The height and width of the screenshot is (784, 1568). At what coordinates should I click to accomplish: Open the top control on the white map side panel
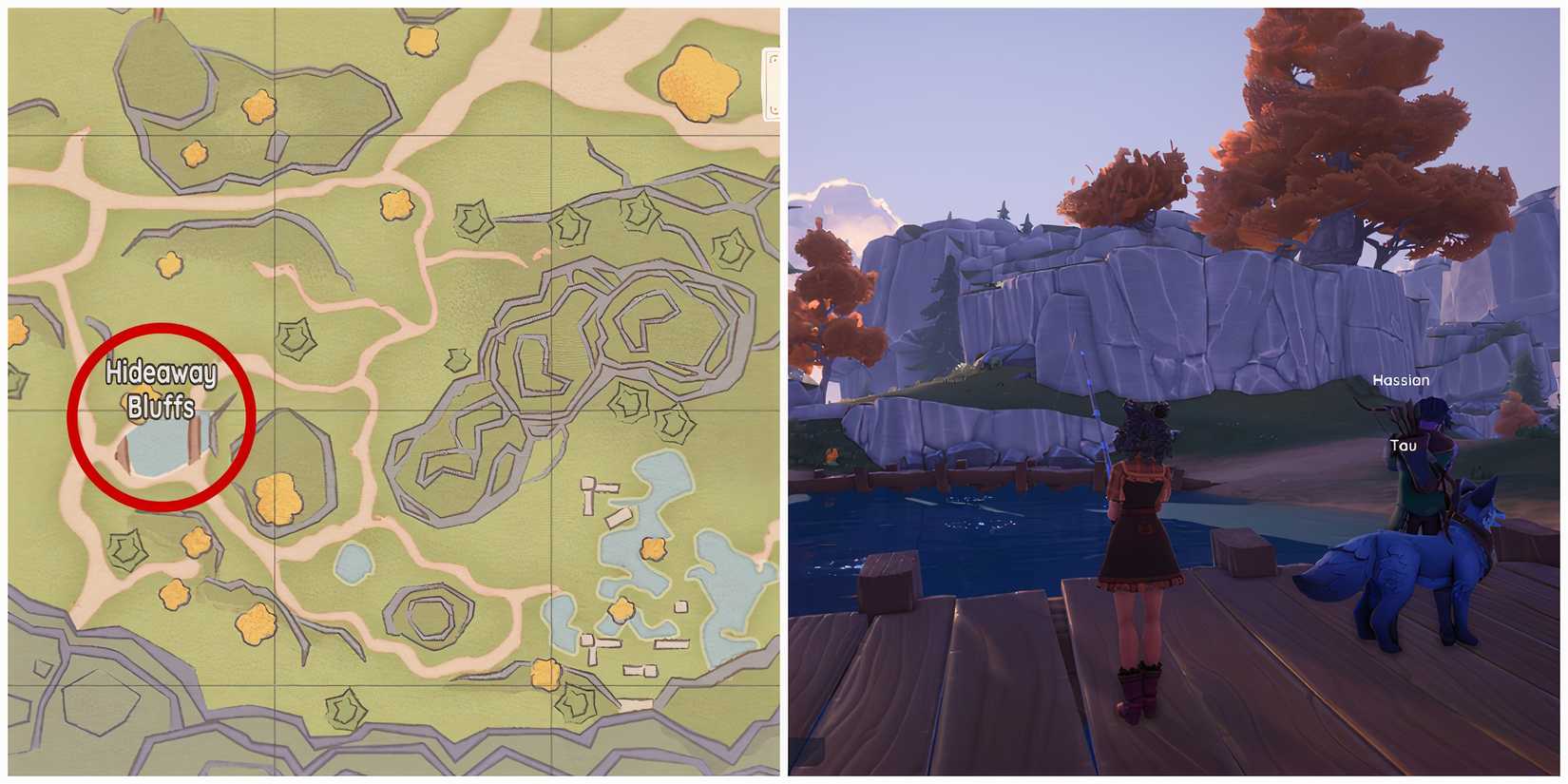[772, 59]
